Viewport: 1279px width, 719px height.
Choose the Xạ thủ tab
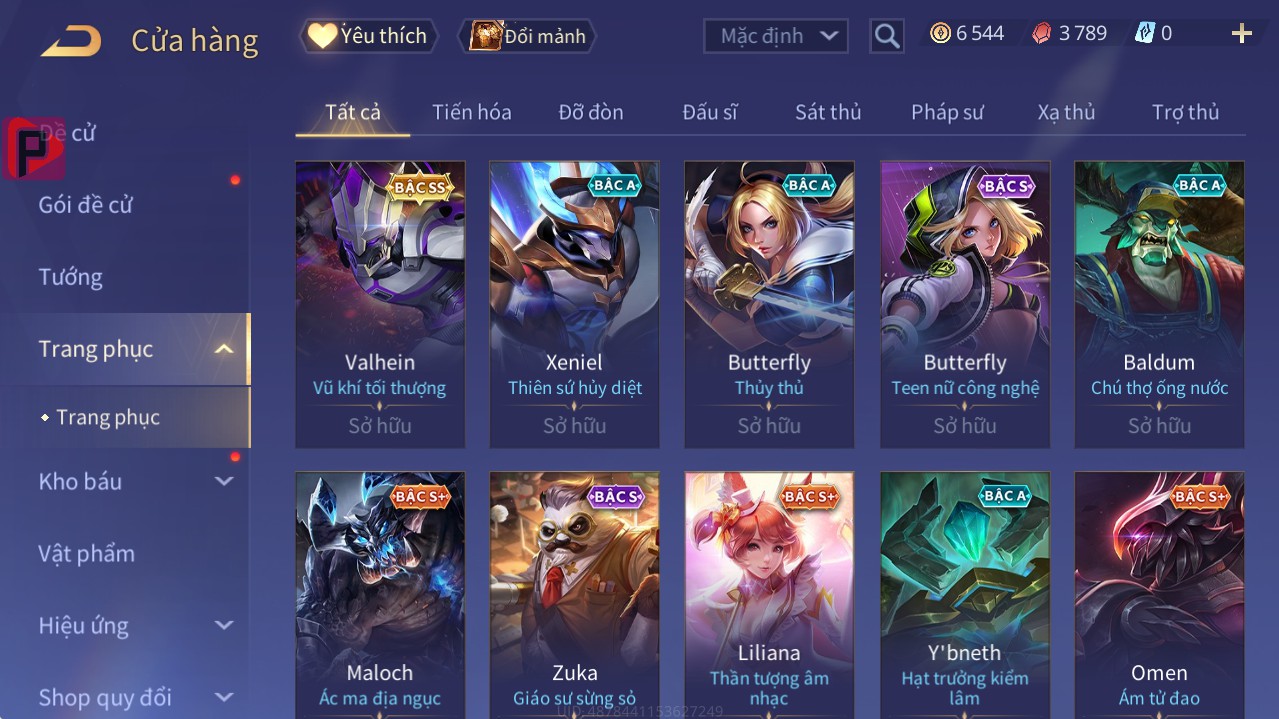1066,112
